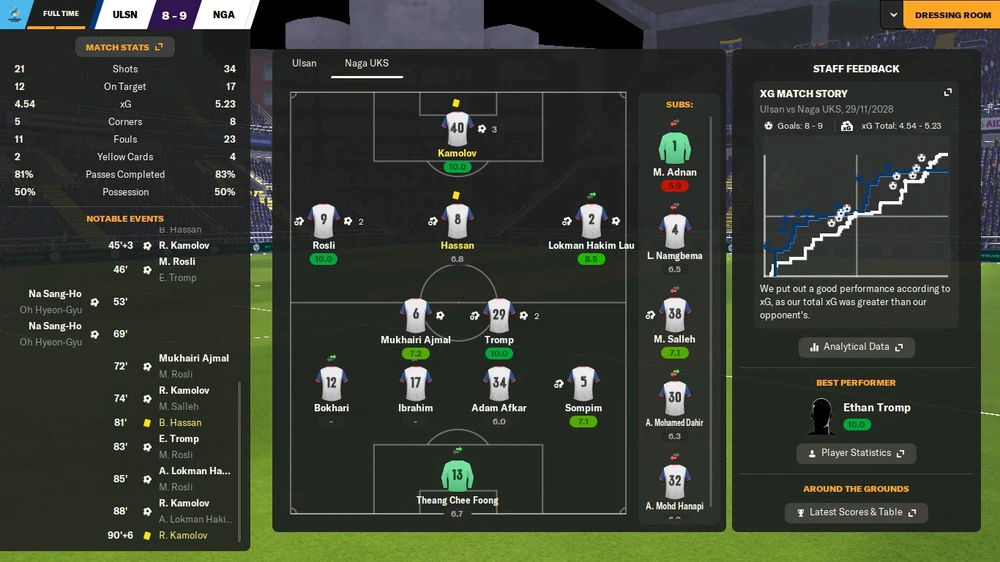Show Latest Scores & Table
Screen dimensions: 1000x562
tap(856, 512)
